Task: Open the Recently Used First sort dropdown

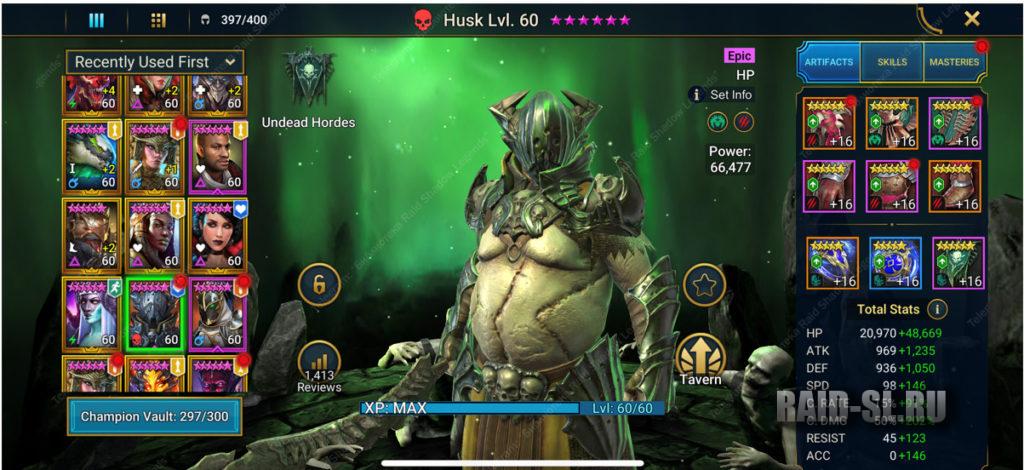Action: point(155,62)
